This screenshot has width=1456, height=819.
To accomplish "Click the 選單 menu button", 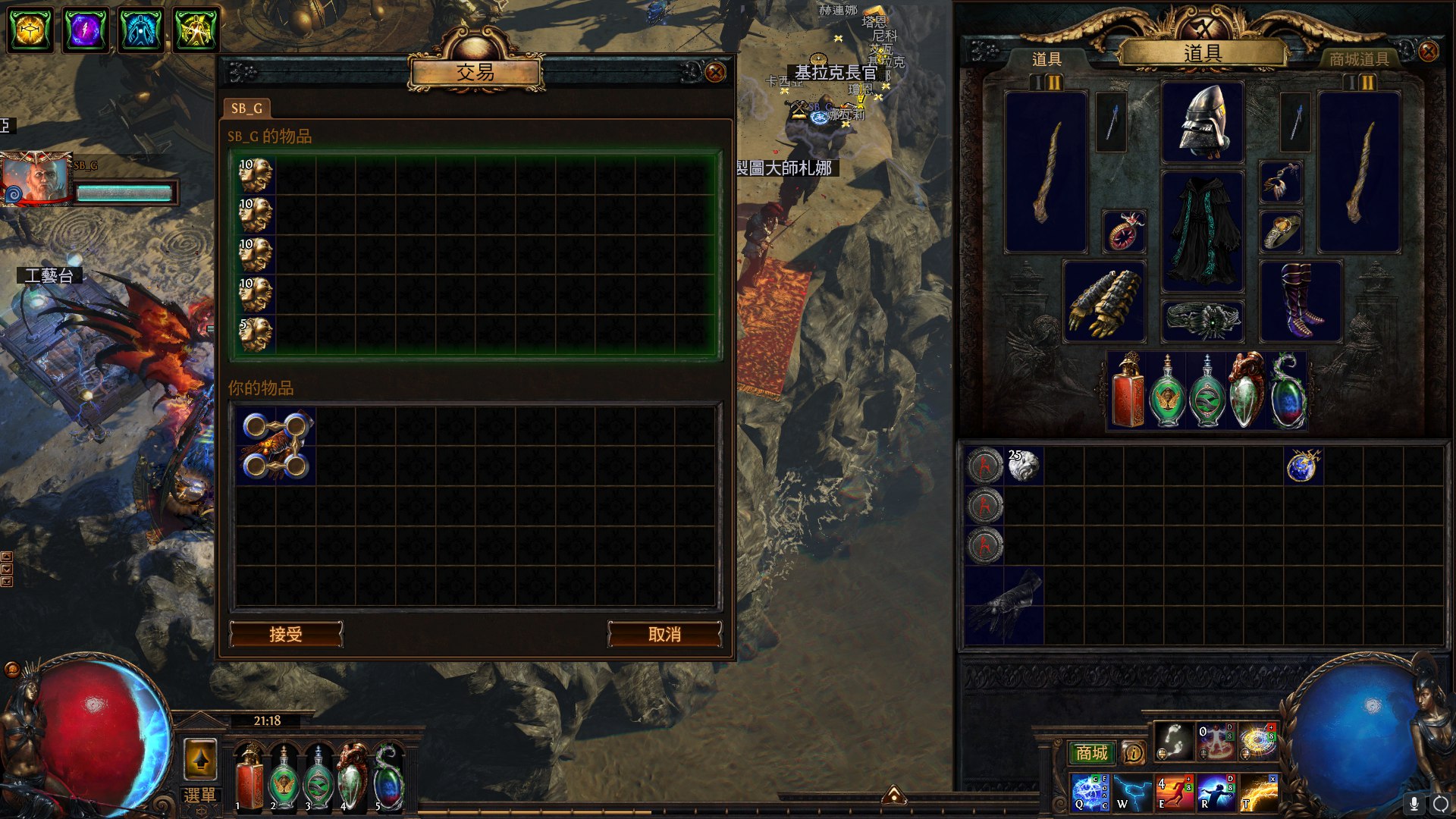I will click(x=200, y=795).
